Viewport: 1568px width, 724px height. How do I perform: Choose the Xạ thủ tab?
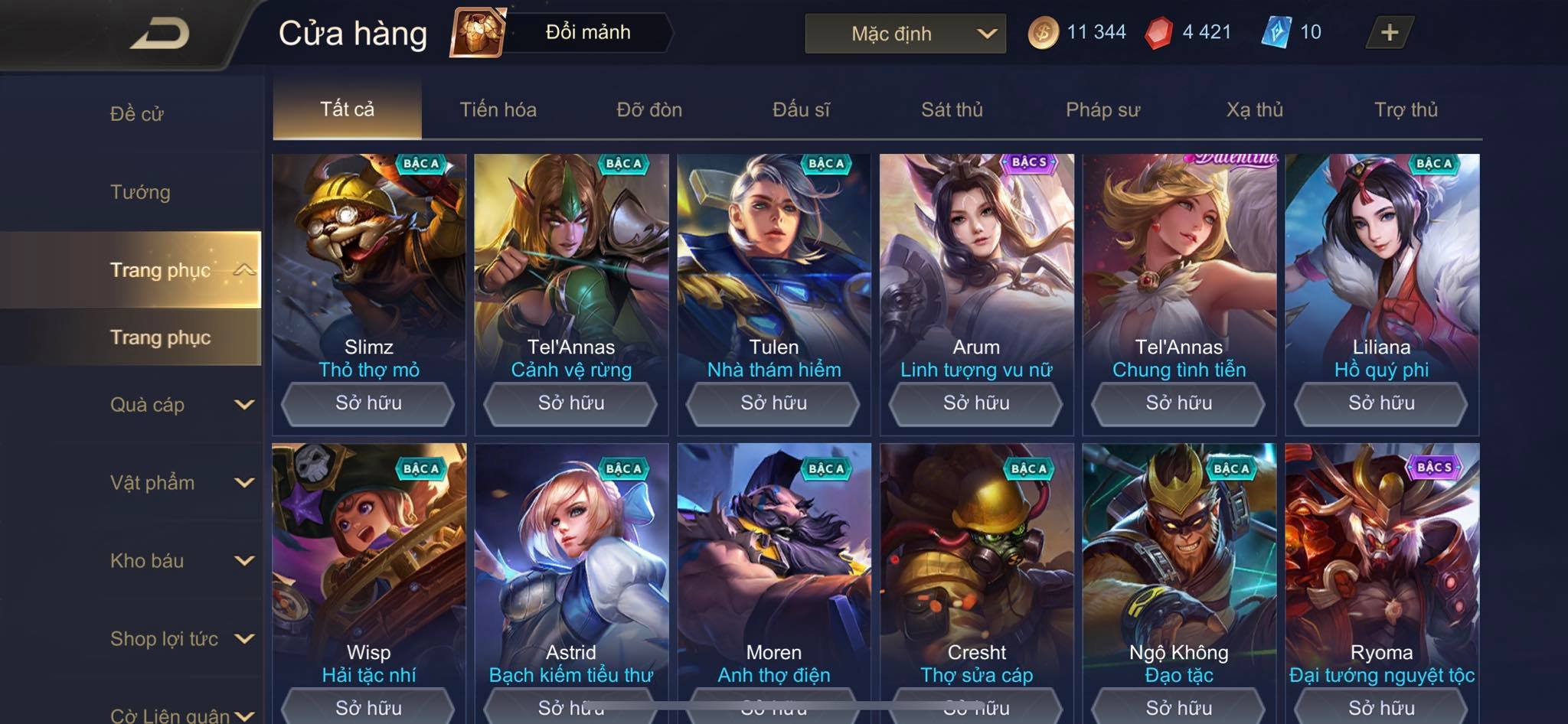1254,109
